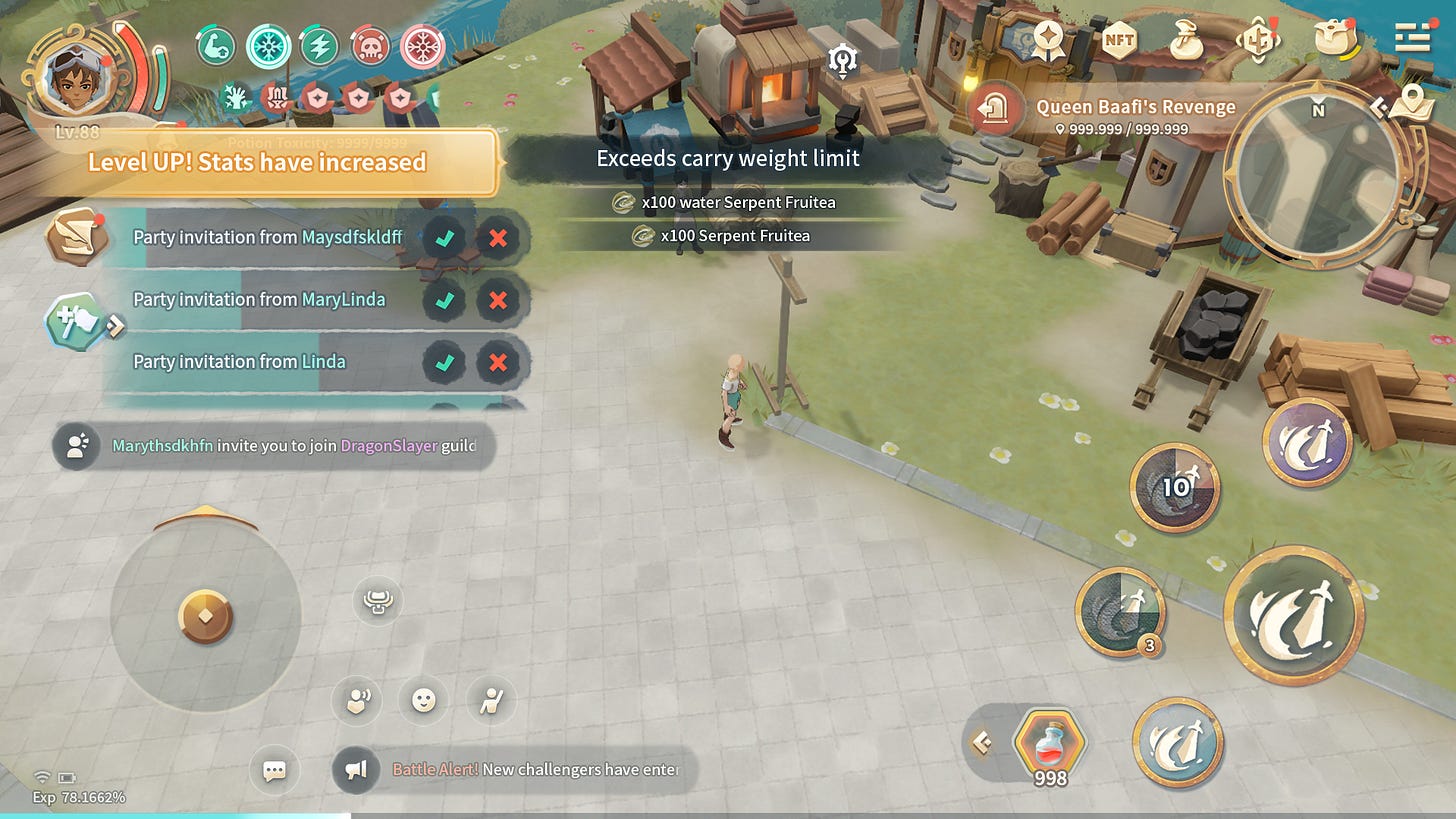Click the Battle Alert announcement bar
Image resolution: width=1456 pixels, height=819 pixels.
pyautogui.click(x=514, y=770)
